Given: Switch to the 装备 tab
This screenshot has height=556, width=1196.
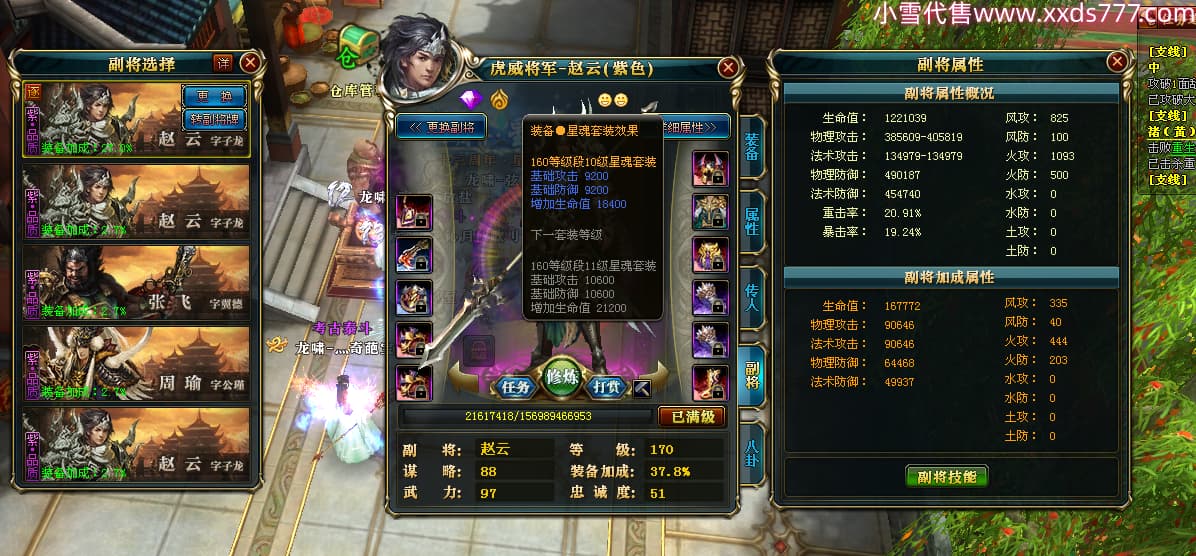Looking at the screenshot, I should tap(752, 147).
